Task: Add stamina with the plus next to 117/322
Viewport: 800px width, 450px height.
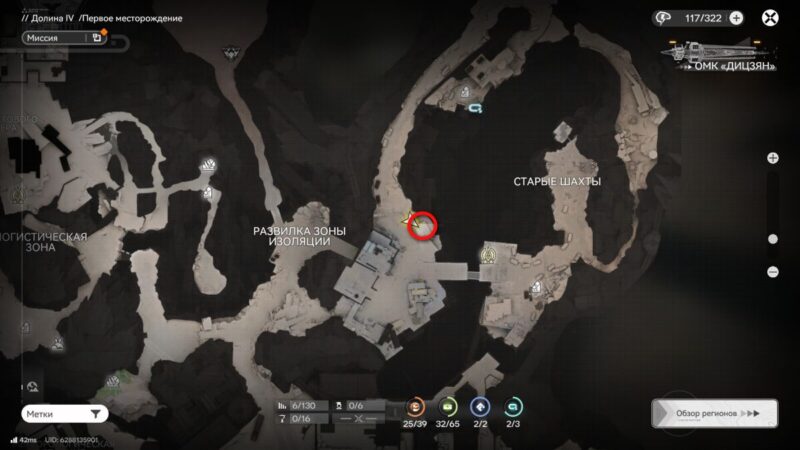Action: (736, 18)
